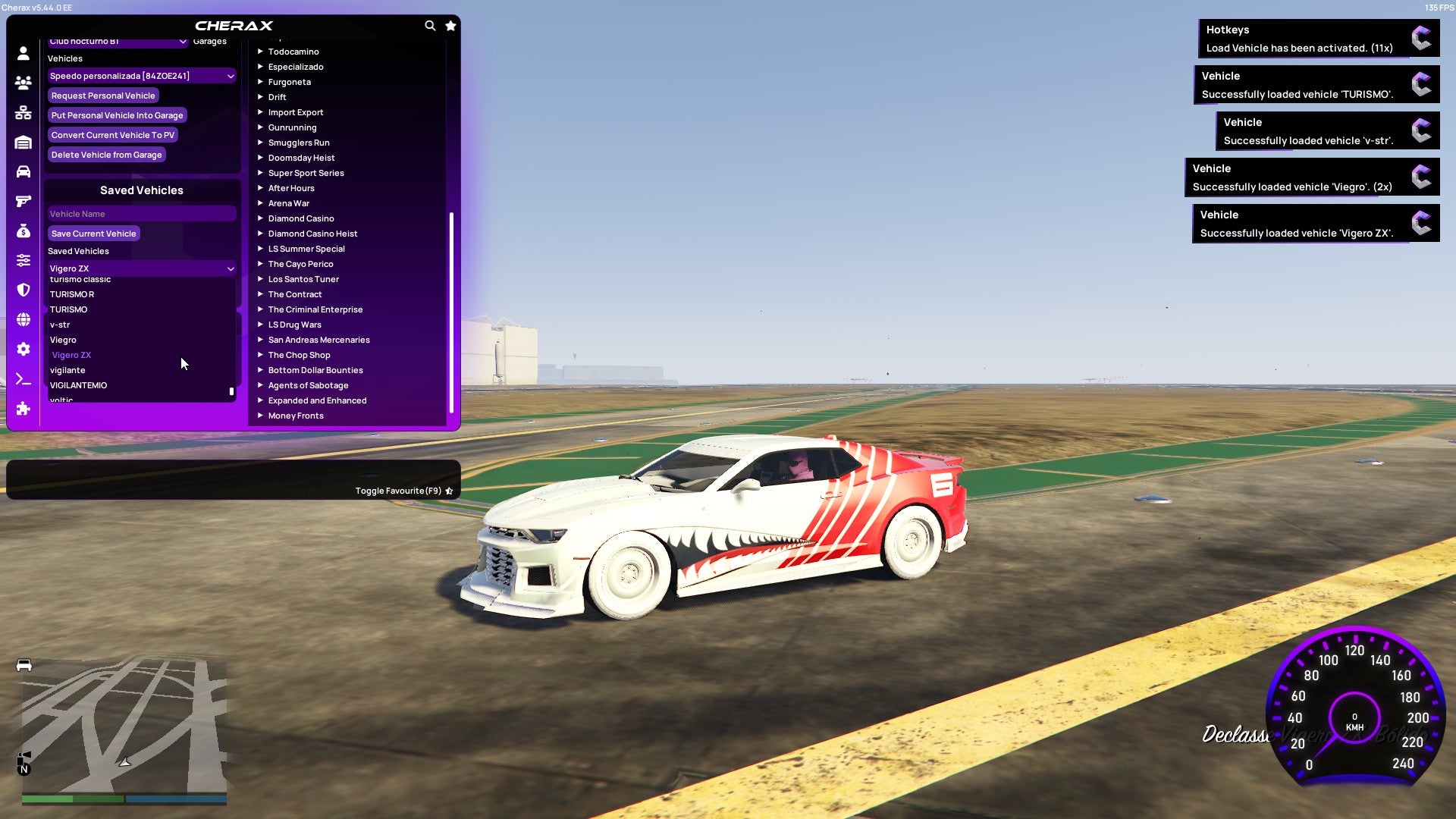
Task: Select the terminal console icon
Action: tap(23, 378)
